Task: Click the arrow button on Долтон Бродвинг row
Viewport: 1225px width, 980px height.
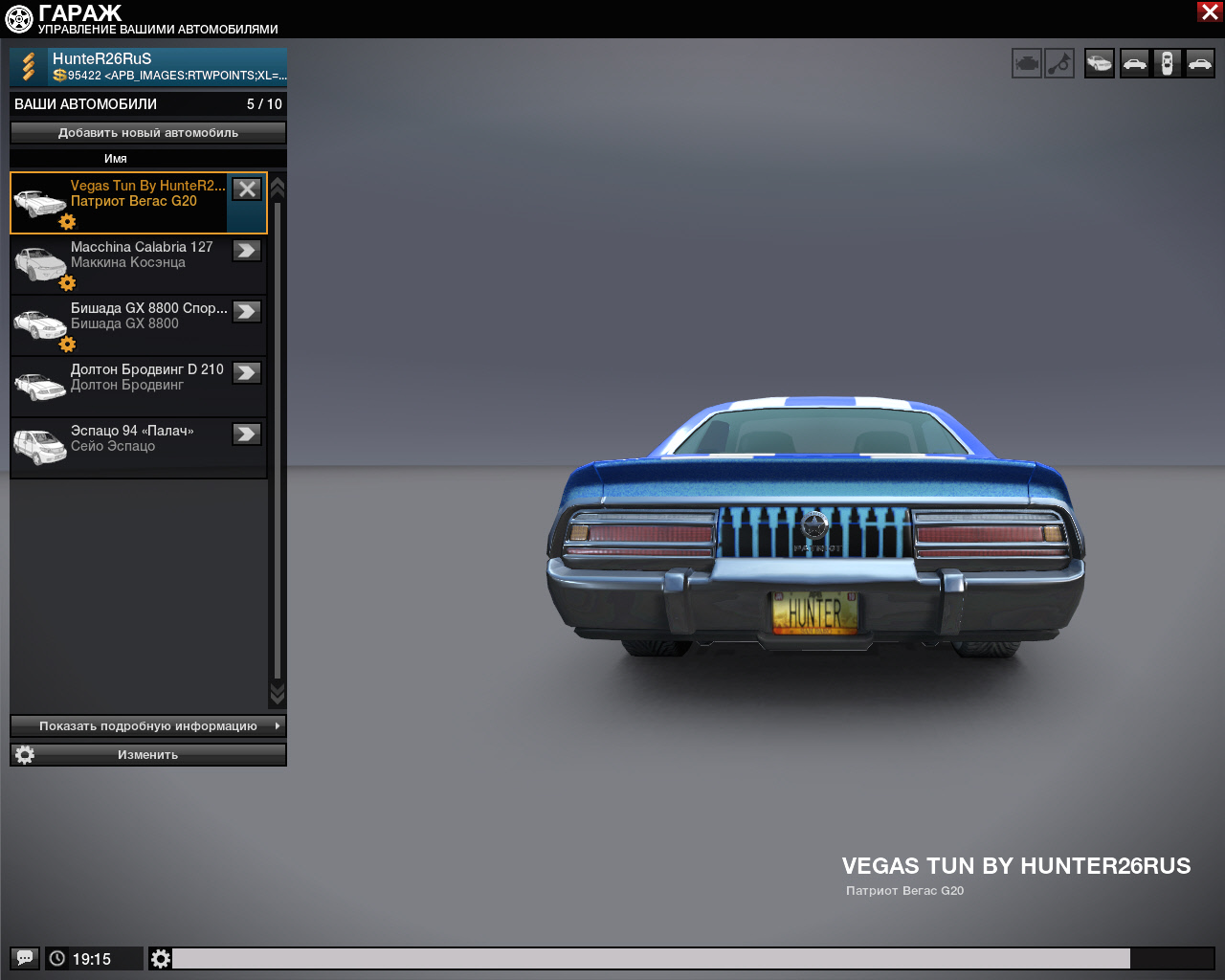Action: [x=247, y=373]
